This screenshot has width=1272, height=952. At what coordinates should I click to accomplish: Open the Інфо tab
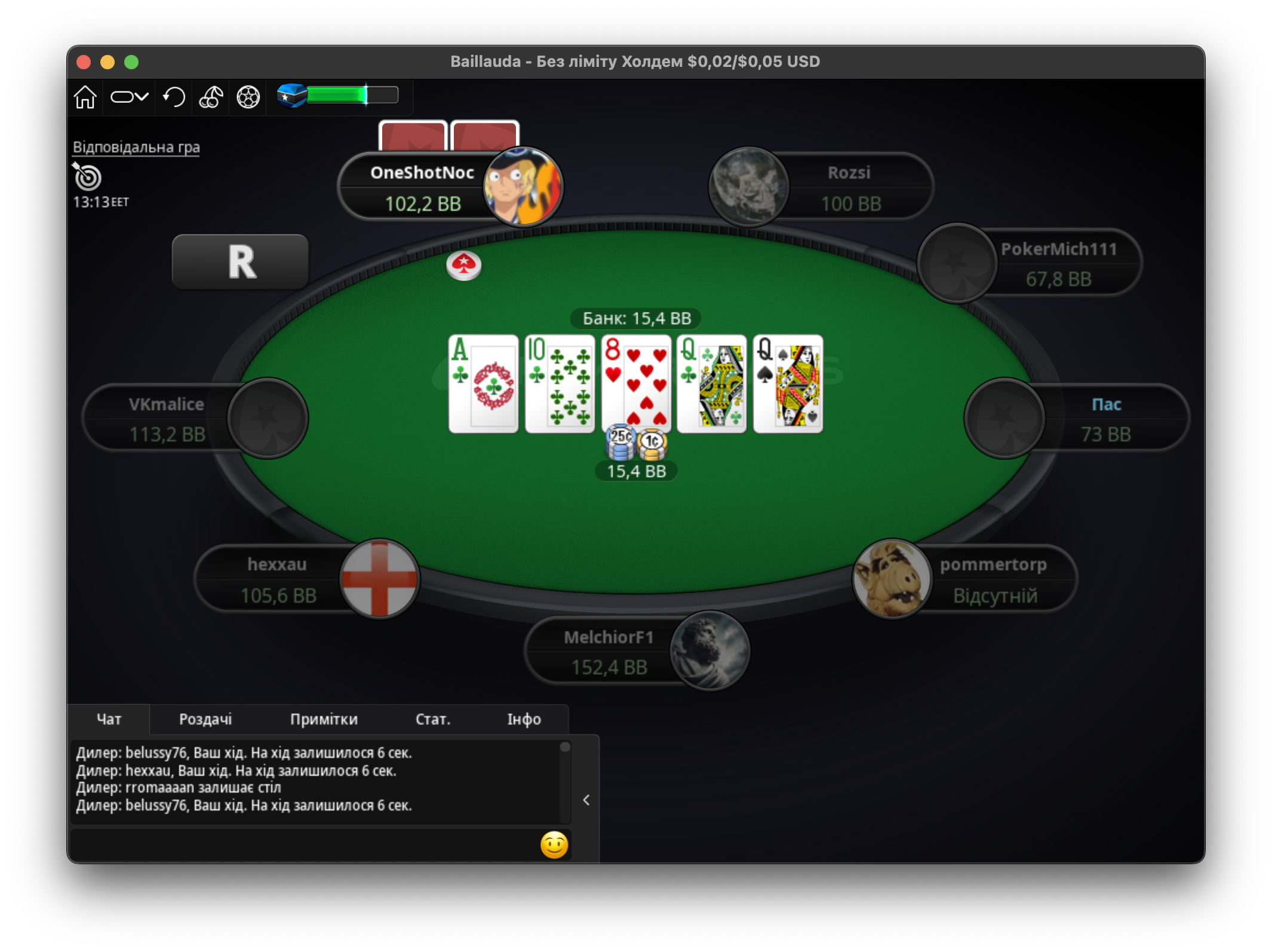coord(523,719)
